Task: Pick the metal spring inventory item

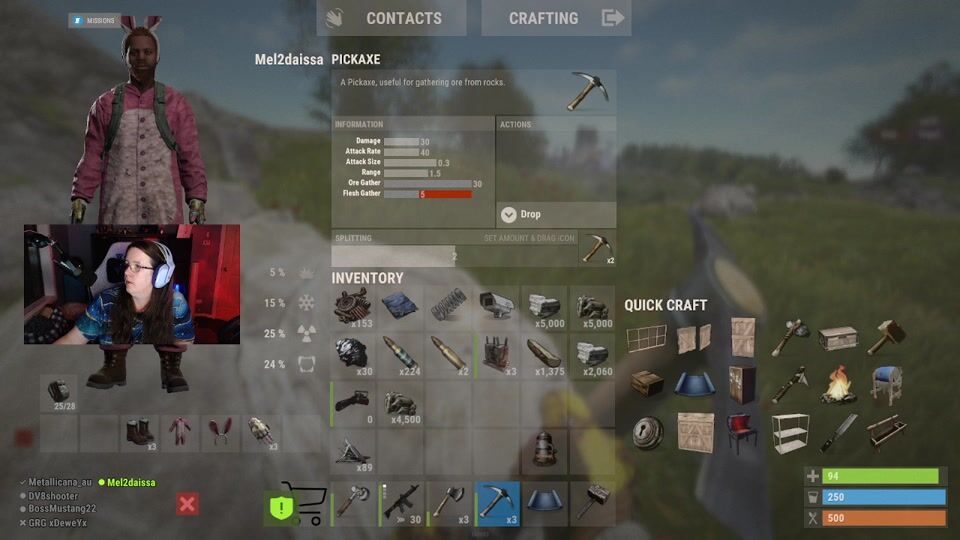Action: (449, 308)
